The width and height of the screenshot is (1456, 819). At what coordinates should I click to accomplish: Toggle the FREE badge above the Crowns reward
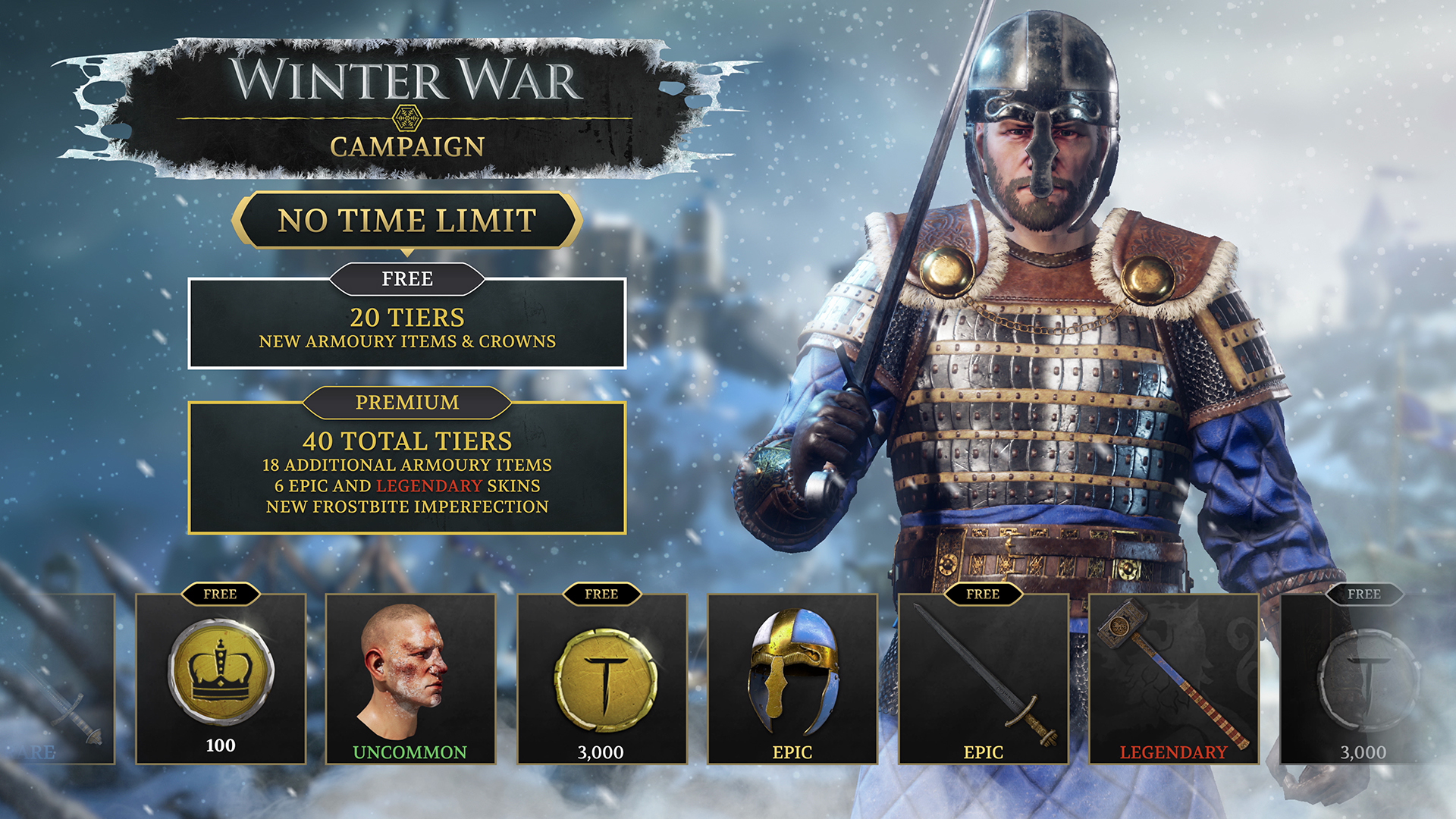221,593
